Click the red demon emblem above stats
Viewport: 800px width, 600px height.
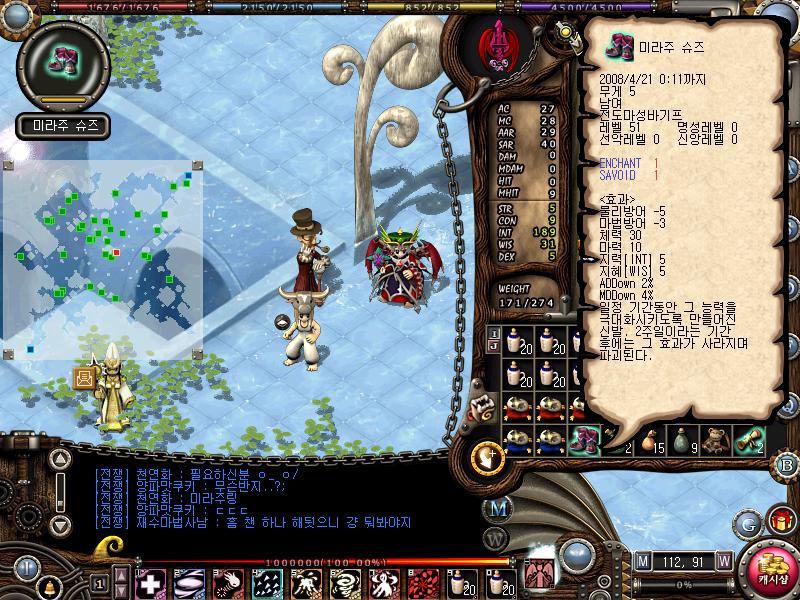(494, 46)
